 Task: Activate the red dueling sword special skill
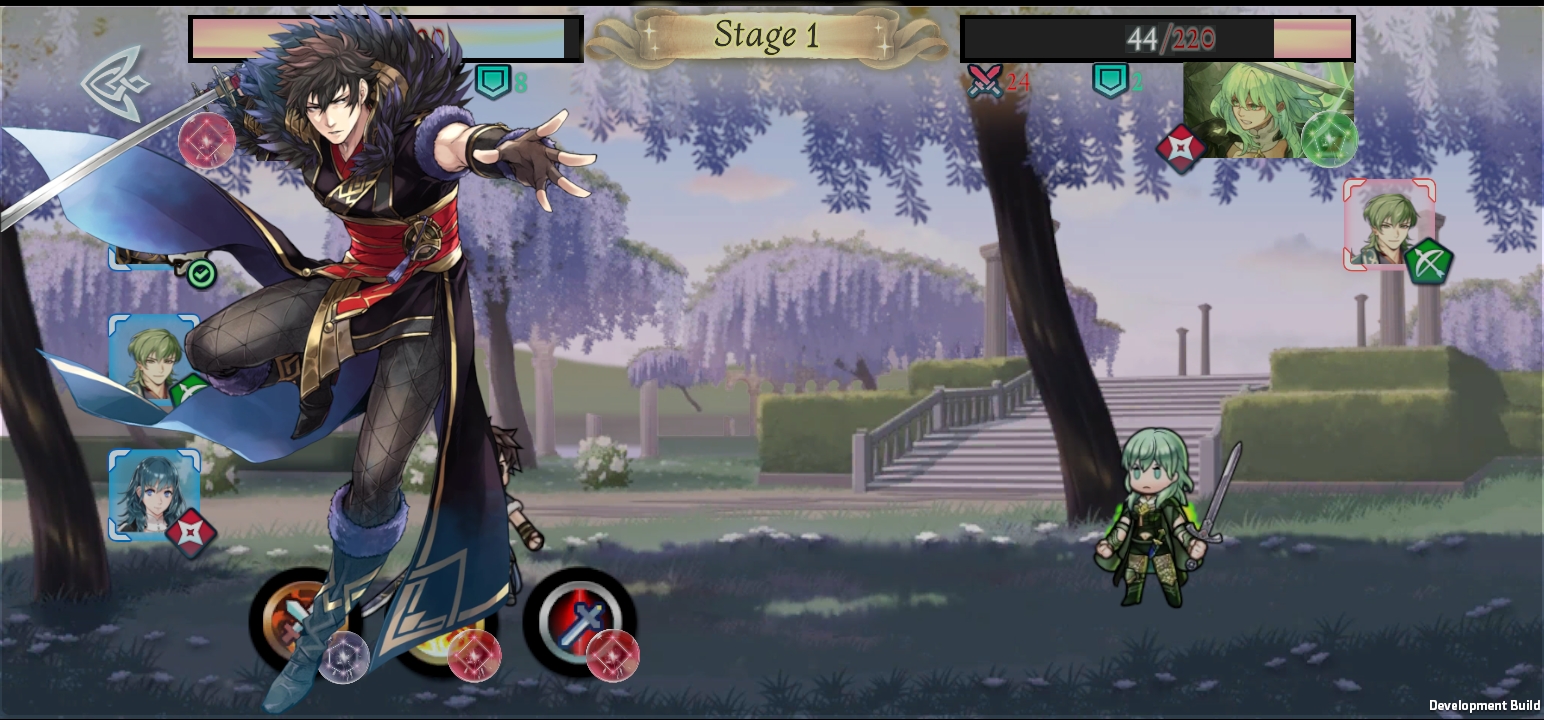pos(583,621)
